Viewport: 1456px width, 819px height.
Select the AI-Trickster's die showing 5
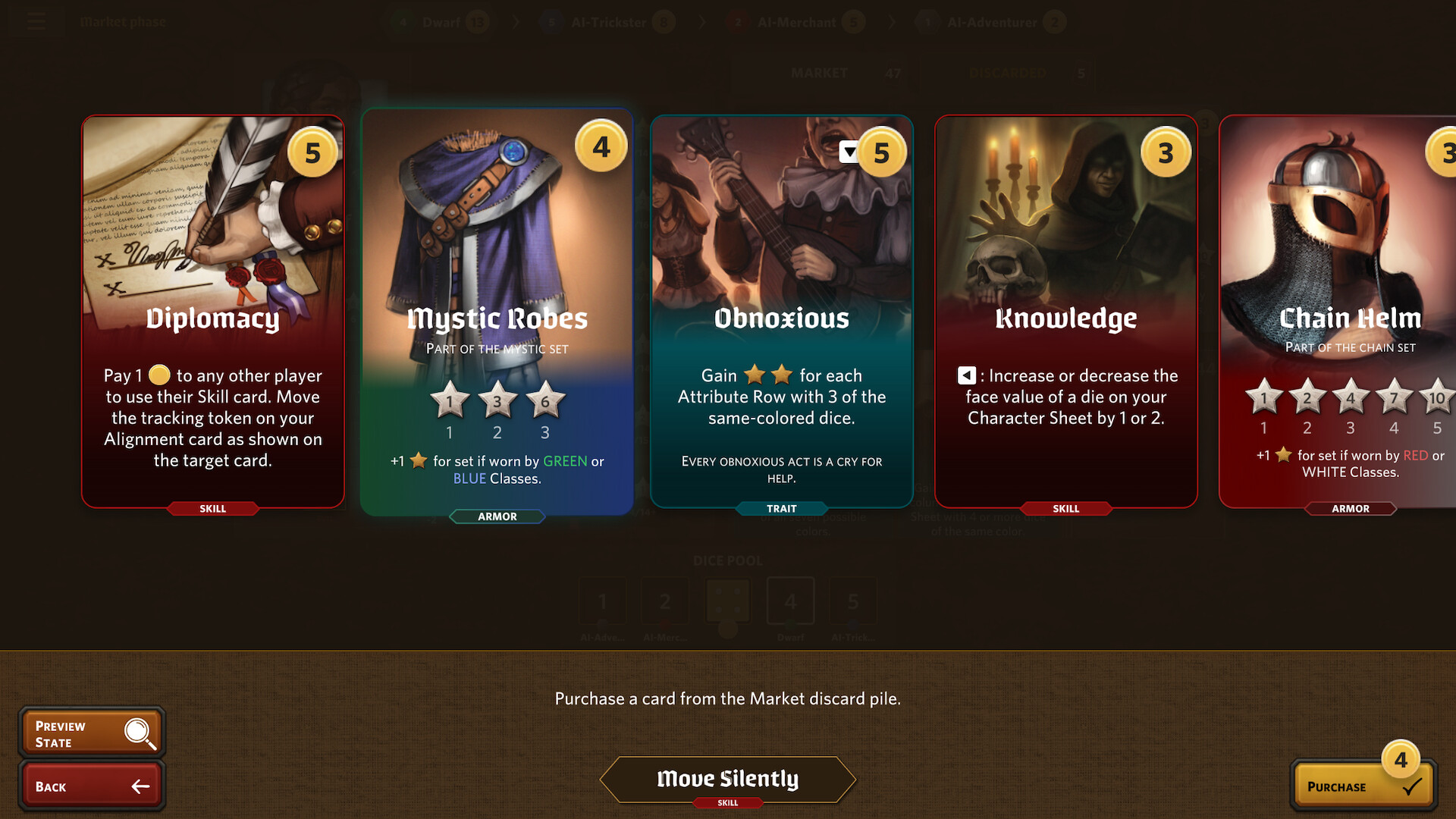tap(852, 601)
